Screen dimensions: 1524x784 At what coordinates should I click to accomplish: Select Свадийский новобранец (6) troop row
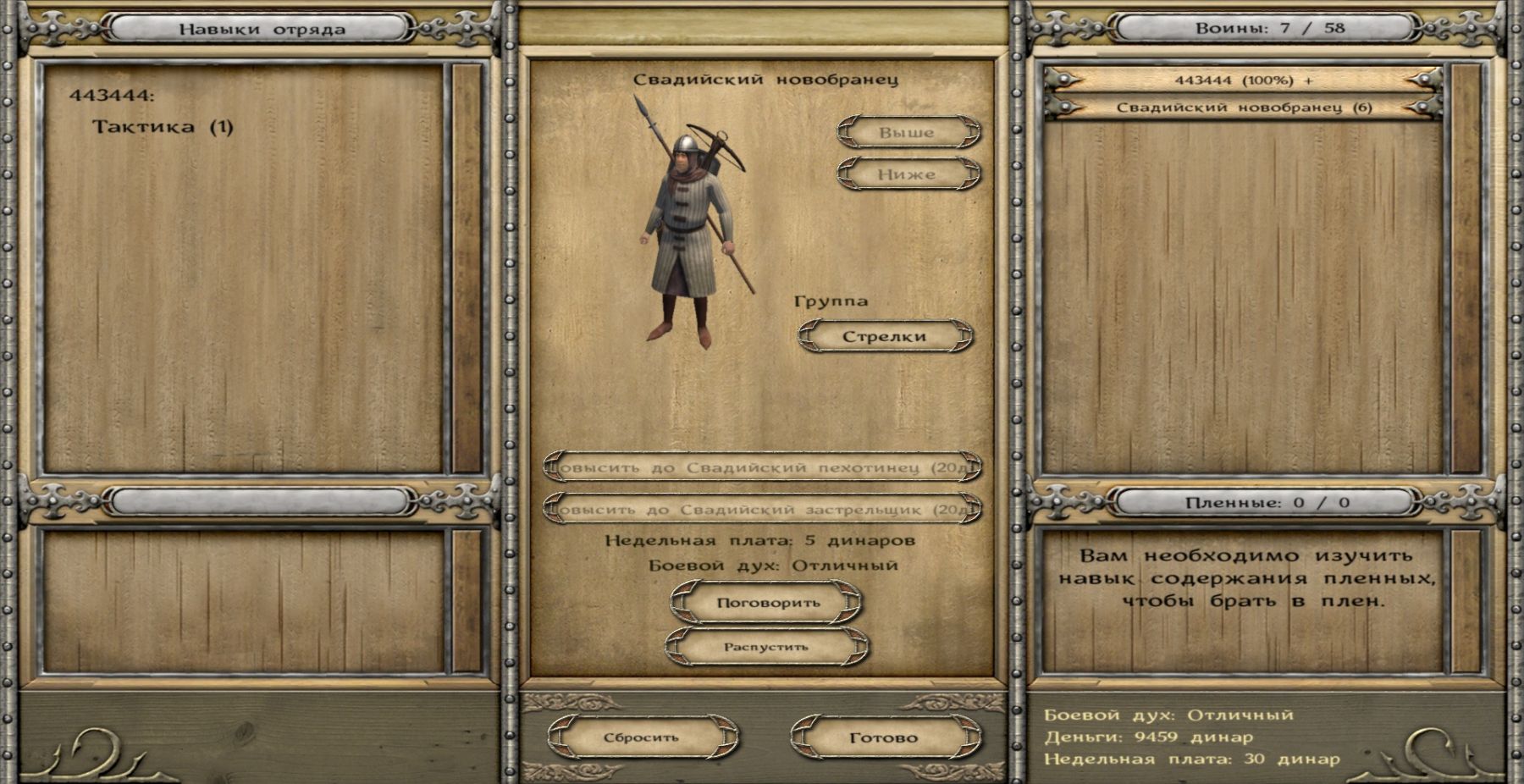point(1243,108)
